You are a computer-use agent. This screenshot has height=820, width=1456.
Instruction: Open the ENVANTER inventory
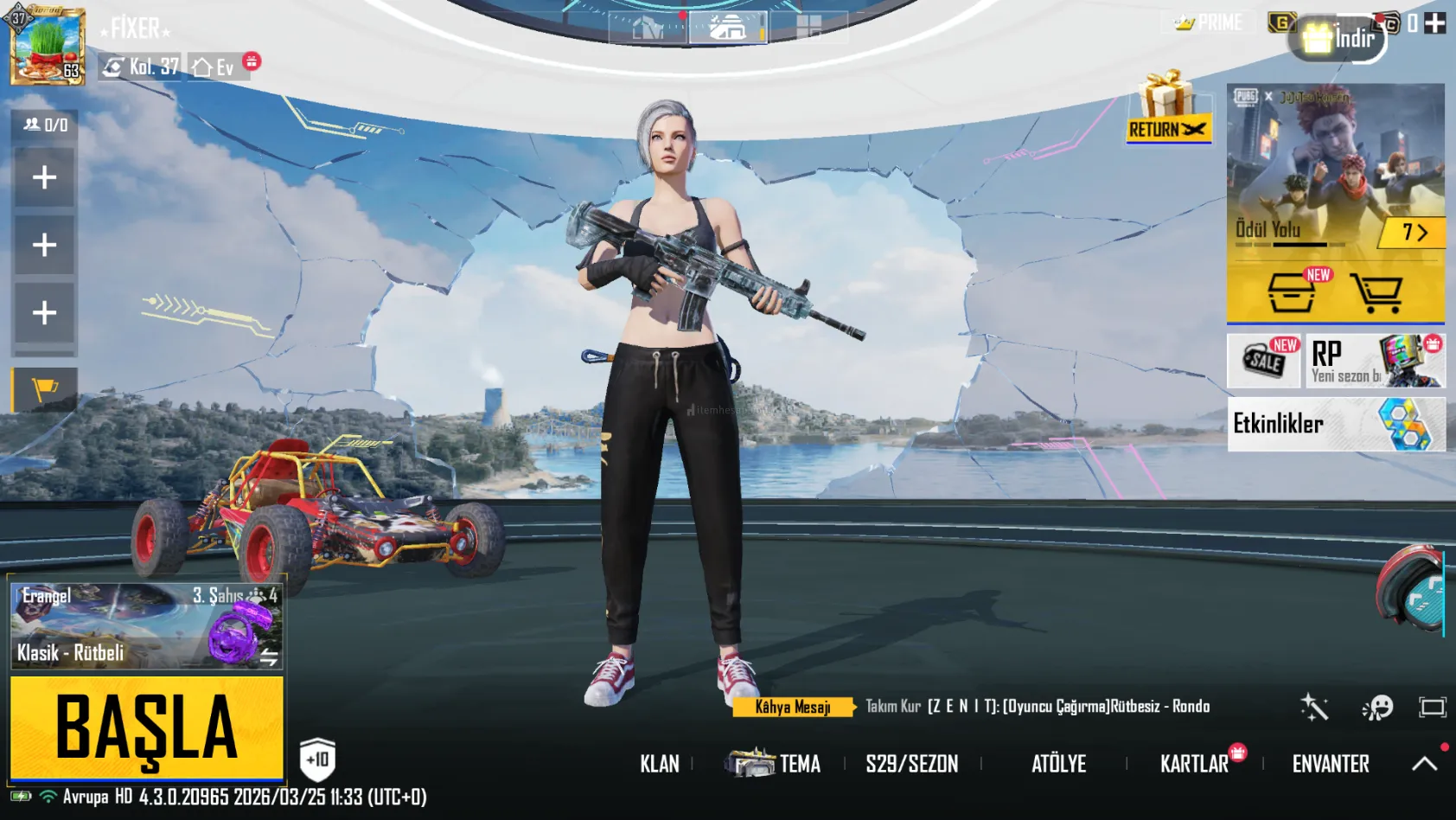coord(1330,764)
